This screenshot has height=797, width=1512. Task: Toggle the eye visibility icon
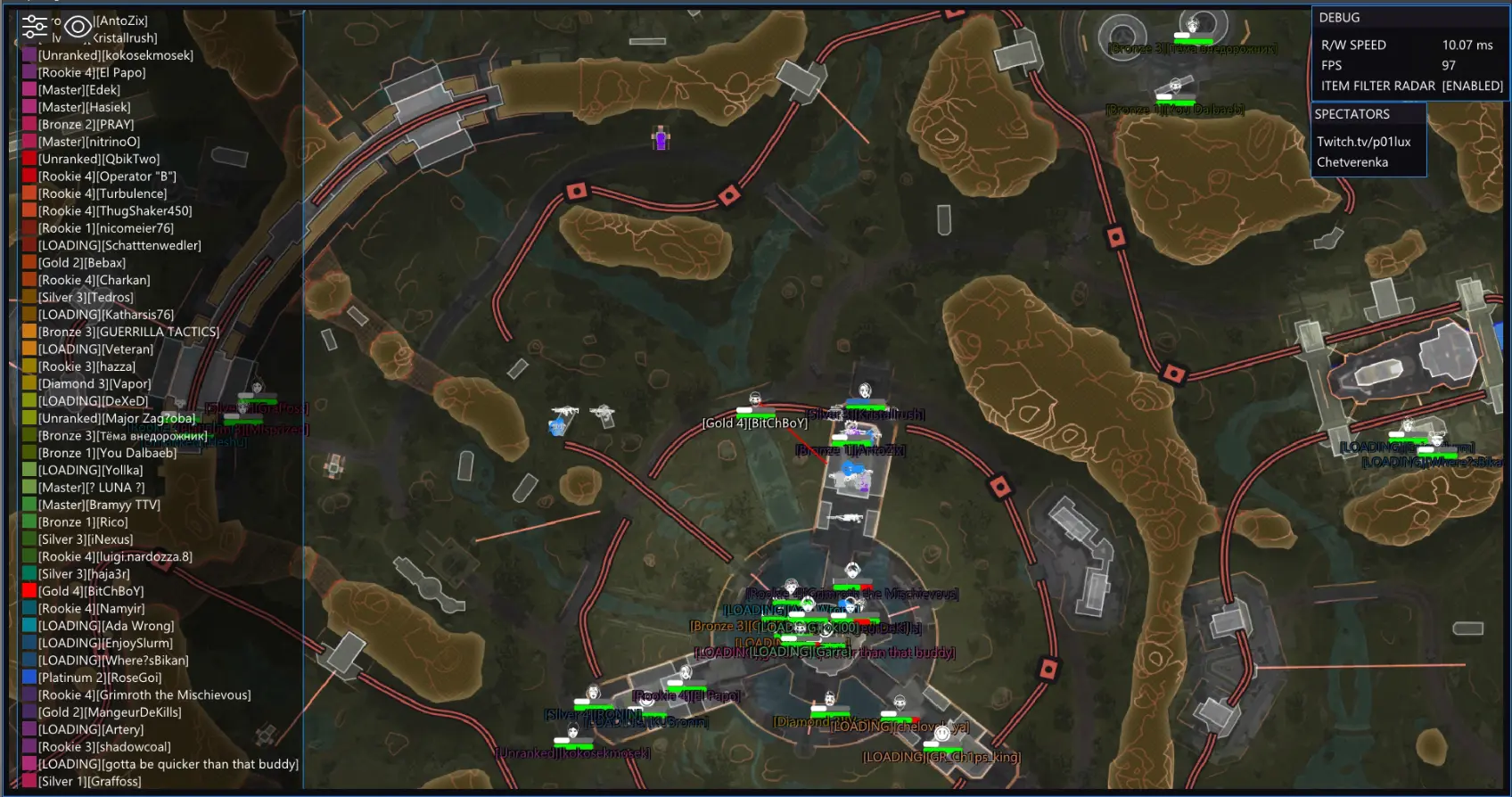point(78,28)
